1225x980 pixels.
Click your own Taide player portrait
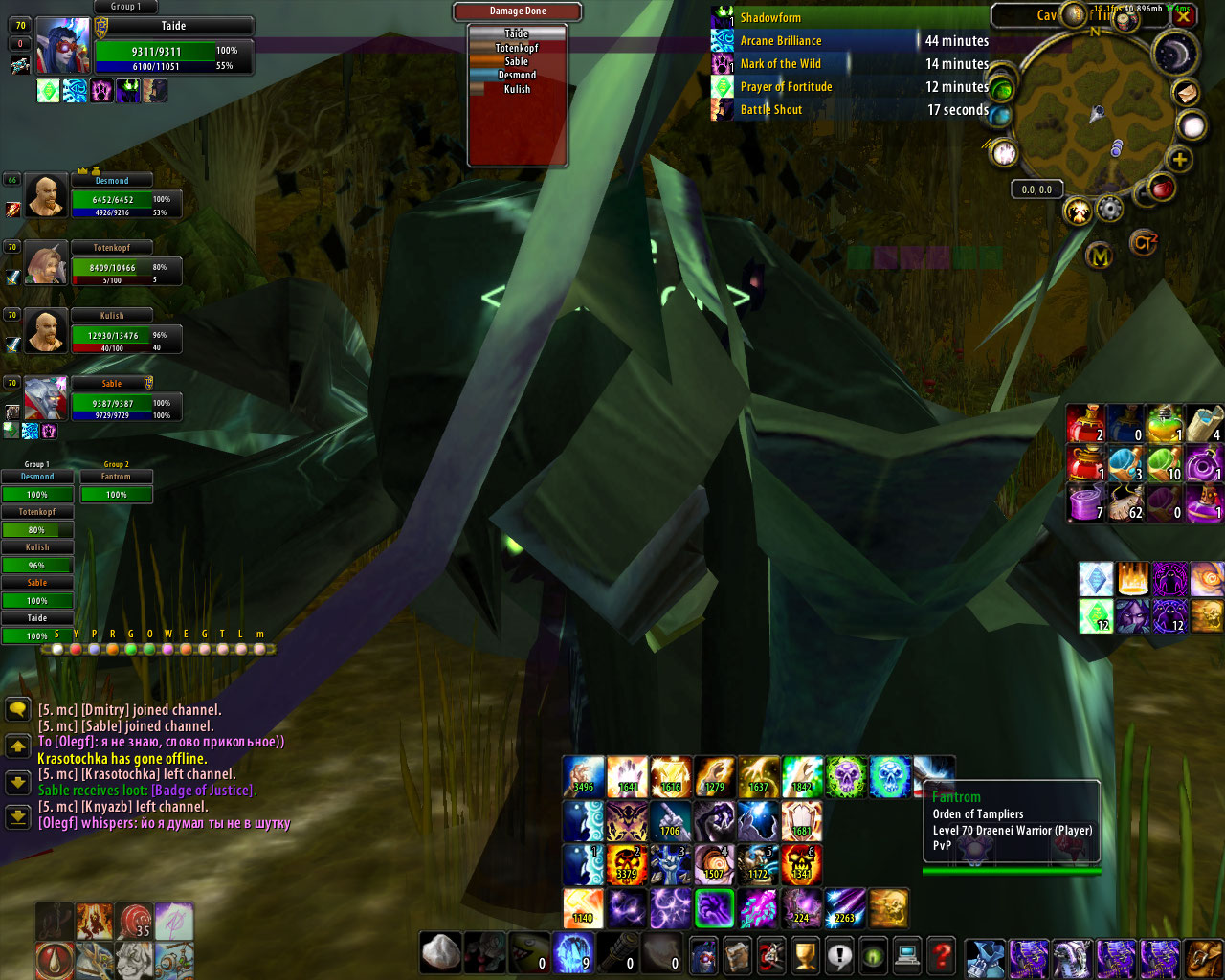(63, 44)
